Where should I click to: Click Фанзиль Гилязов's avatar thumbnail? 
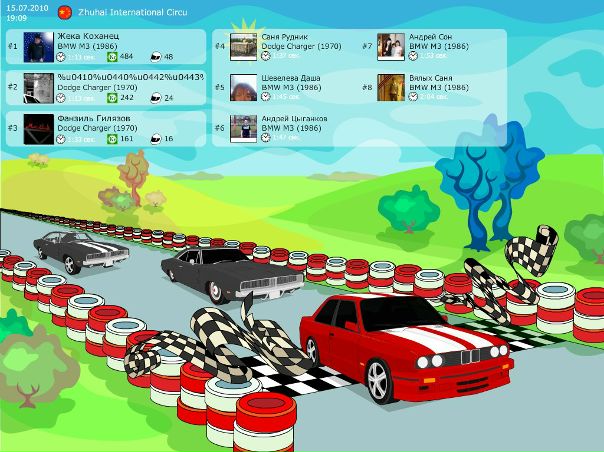point(38,128)
